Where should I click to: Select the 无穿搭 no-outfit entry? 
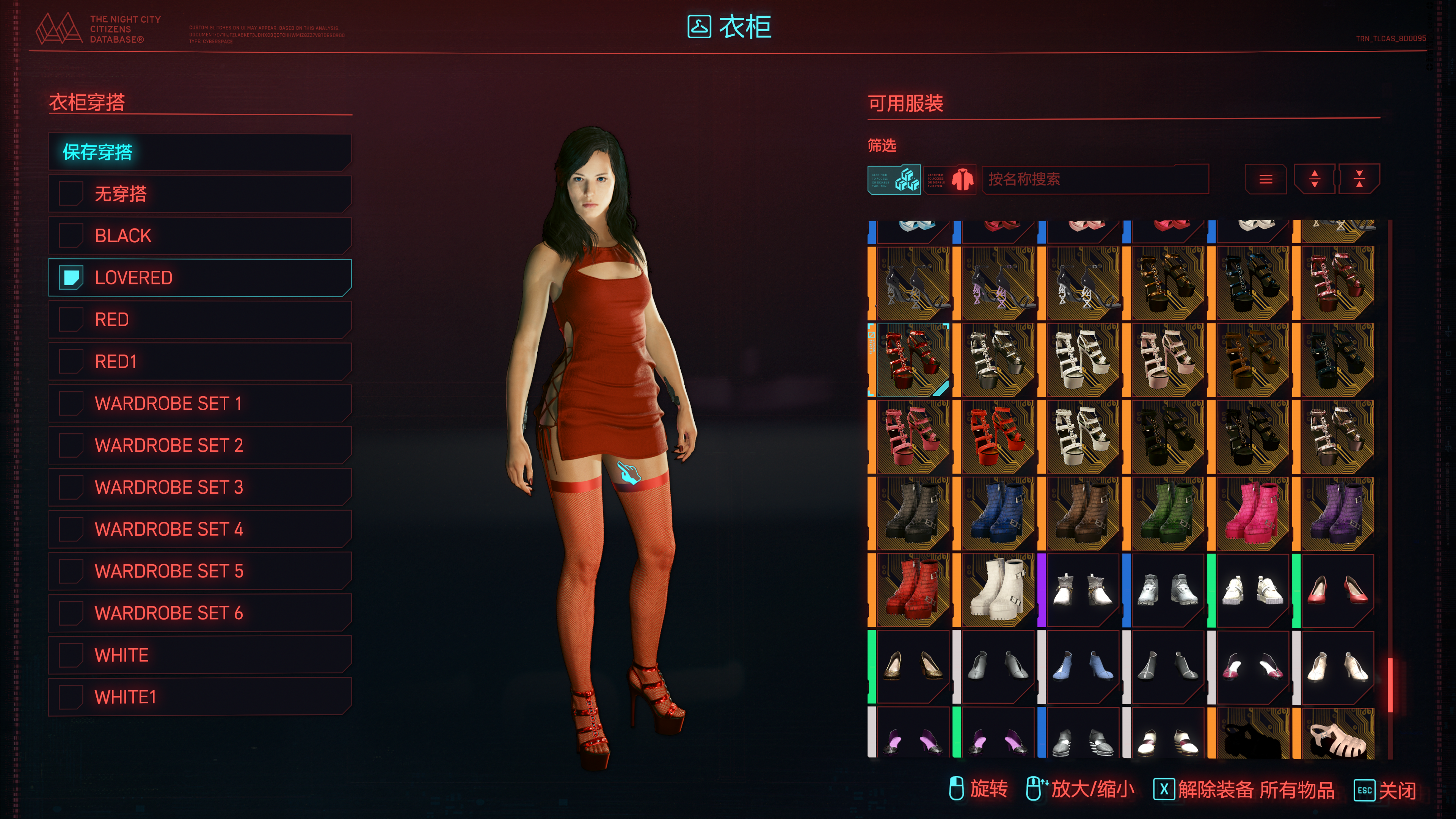(199, 194)
